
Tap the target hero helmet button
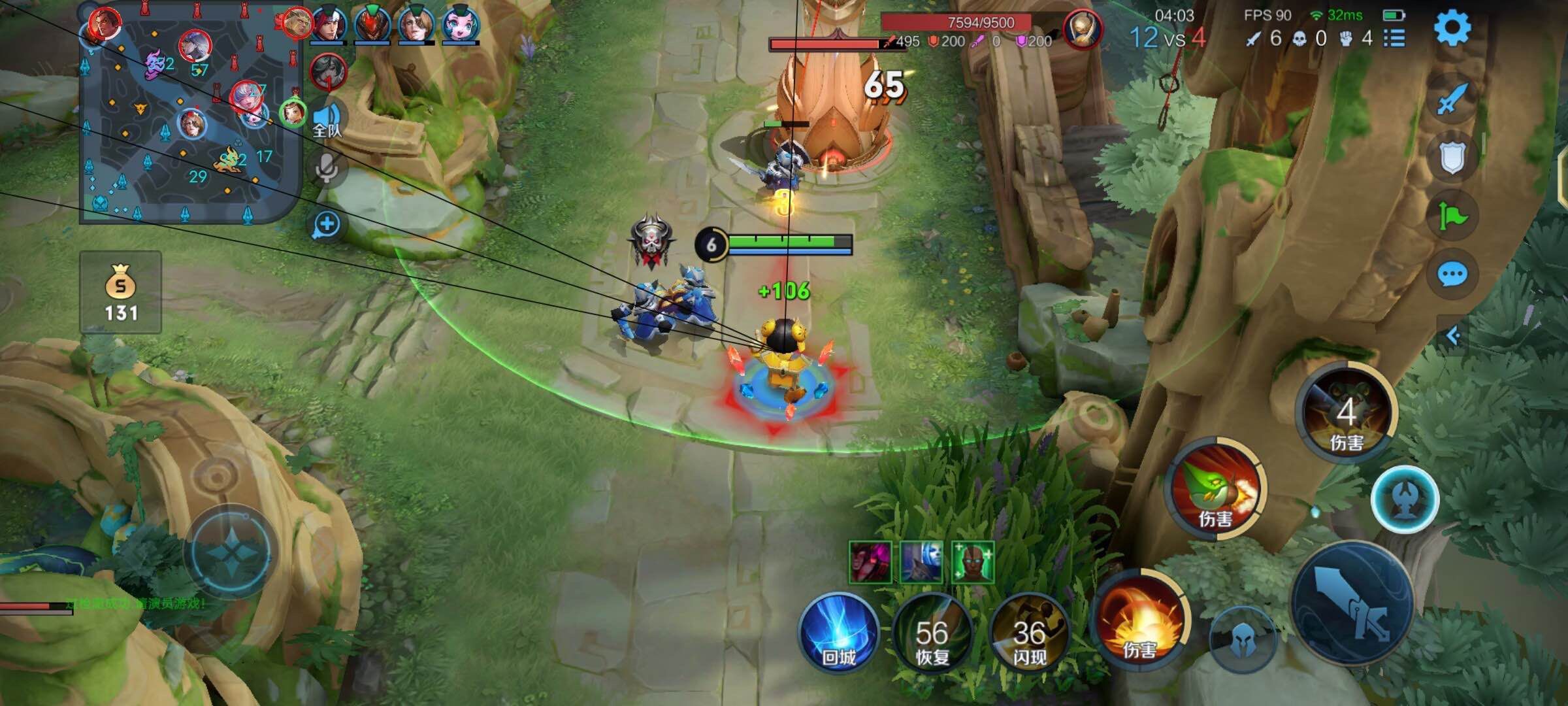click(1243, 641)
